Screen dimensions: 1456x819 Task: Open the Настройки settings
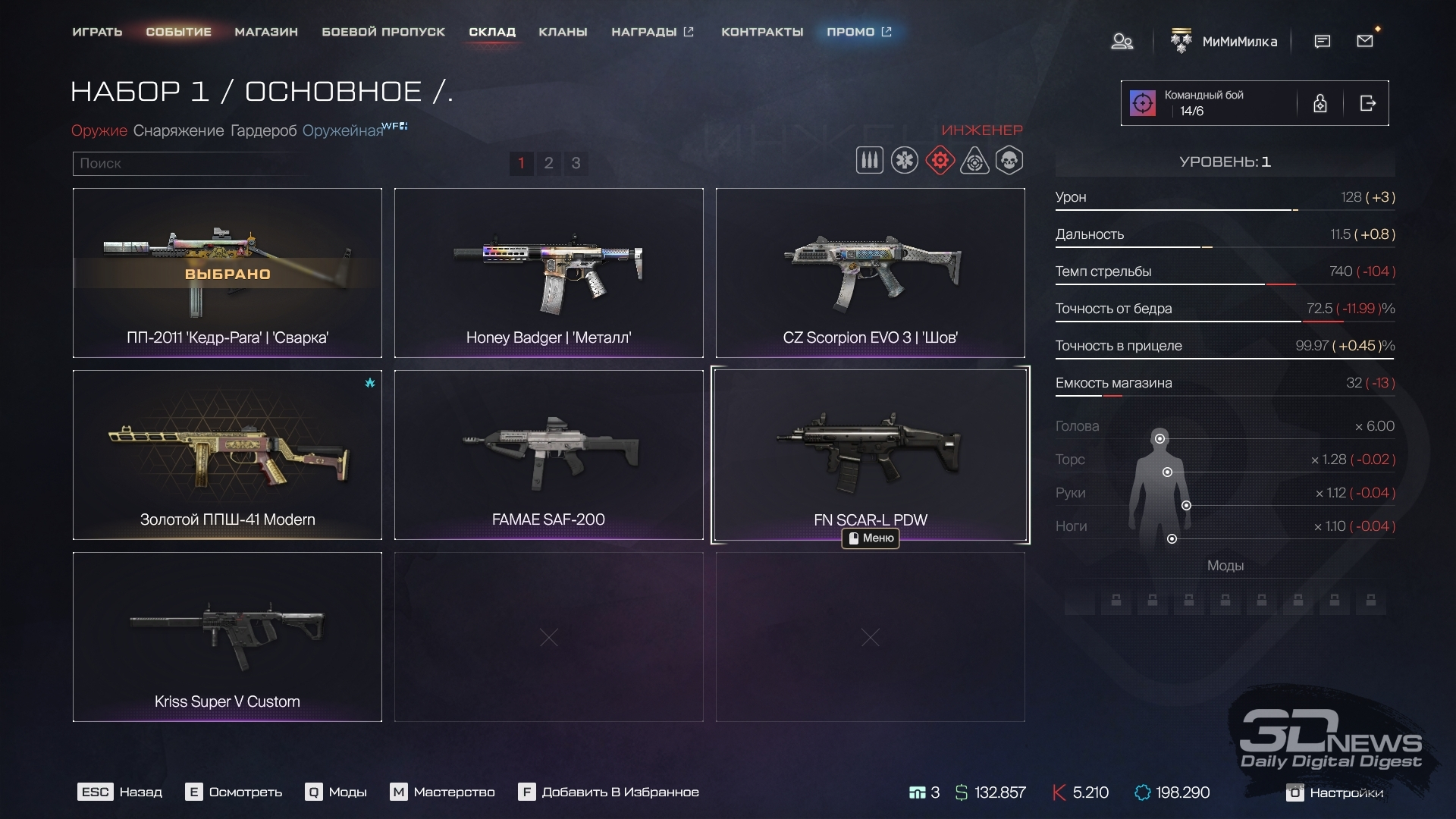(1336, 792)
